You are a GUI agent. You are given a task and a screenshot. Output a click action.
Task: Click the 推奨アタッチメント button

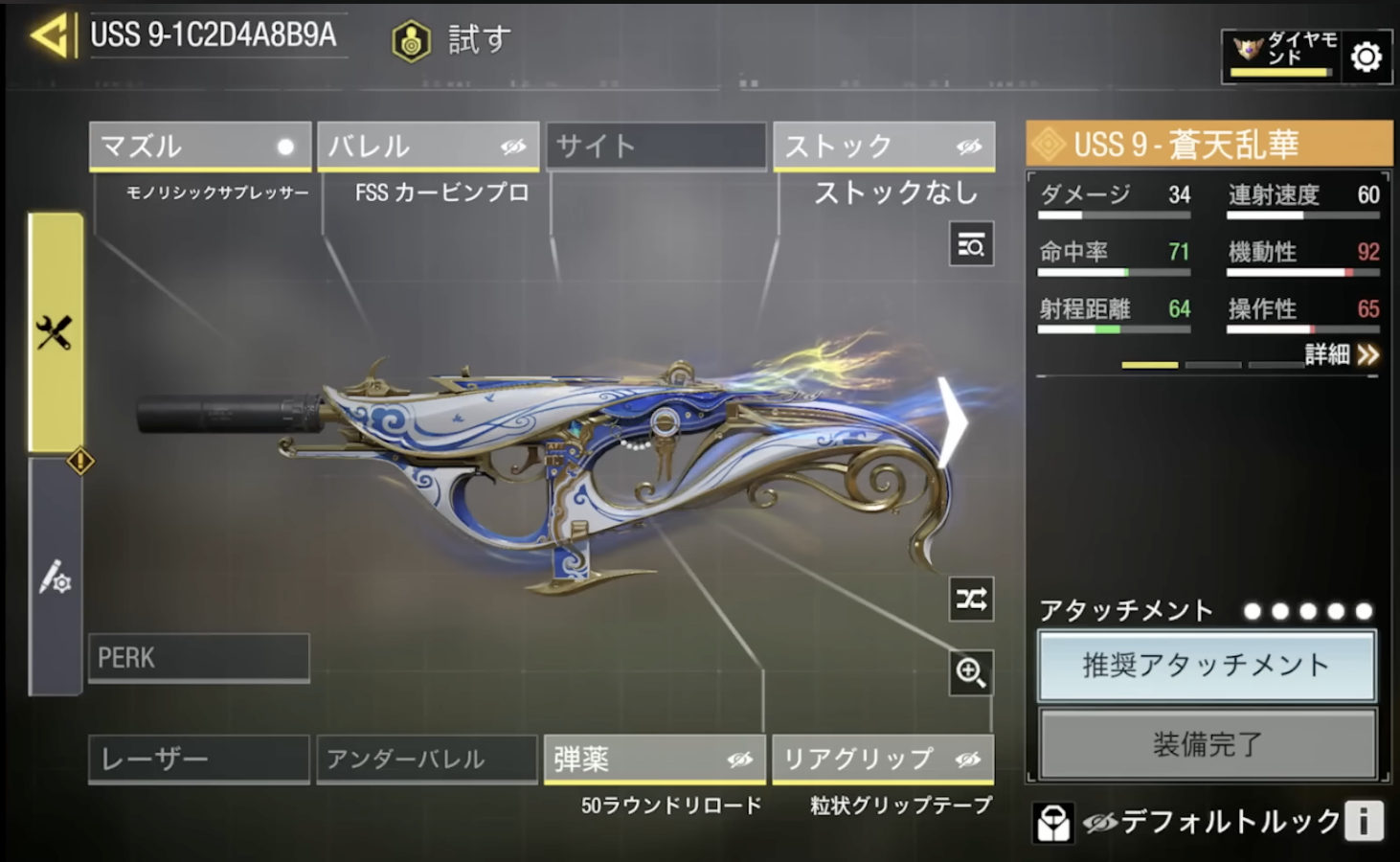(x=1207, y=666)
